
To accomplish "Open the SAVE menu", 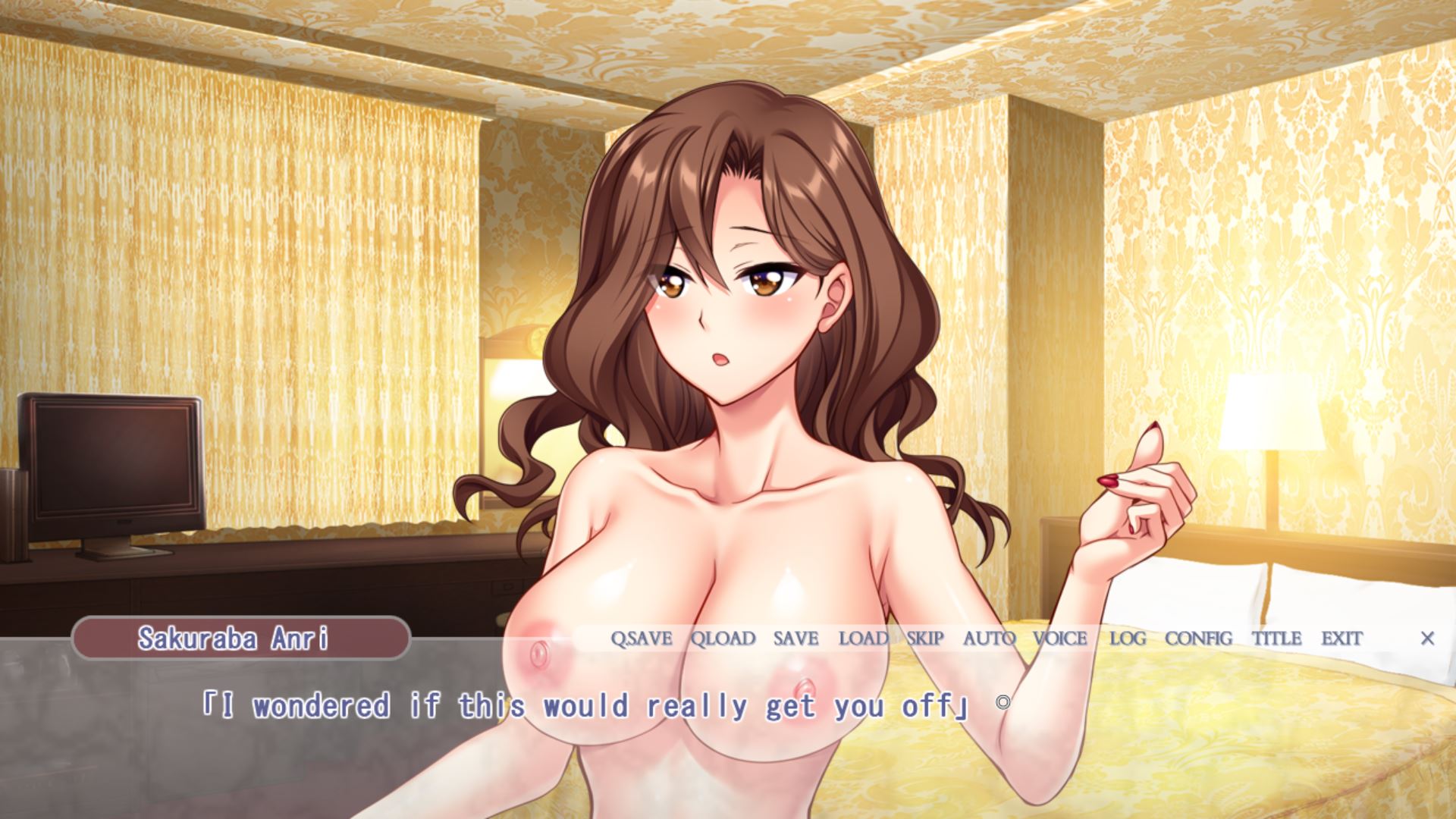I will 795,639.
